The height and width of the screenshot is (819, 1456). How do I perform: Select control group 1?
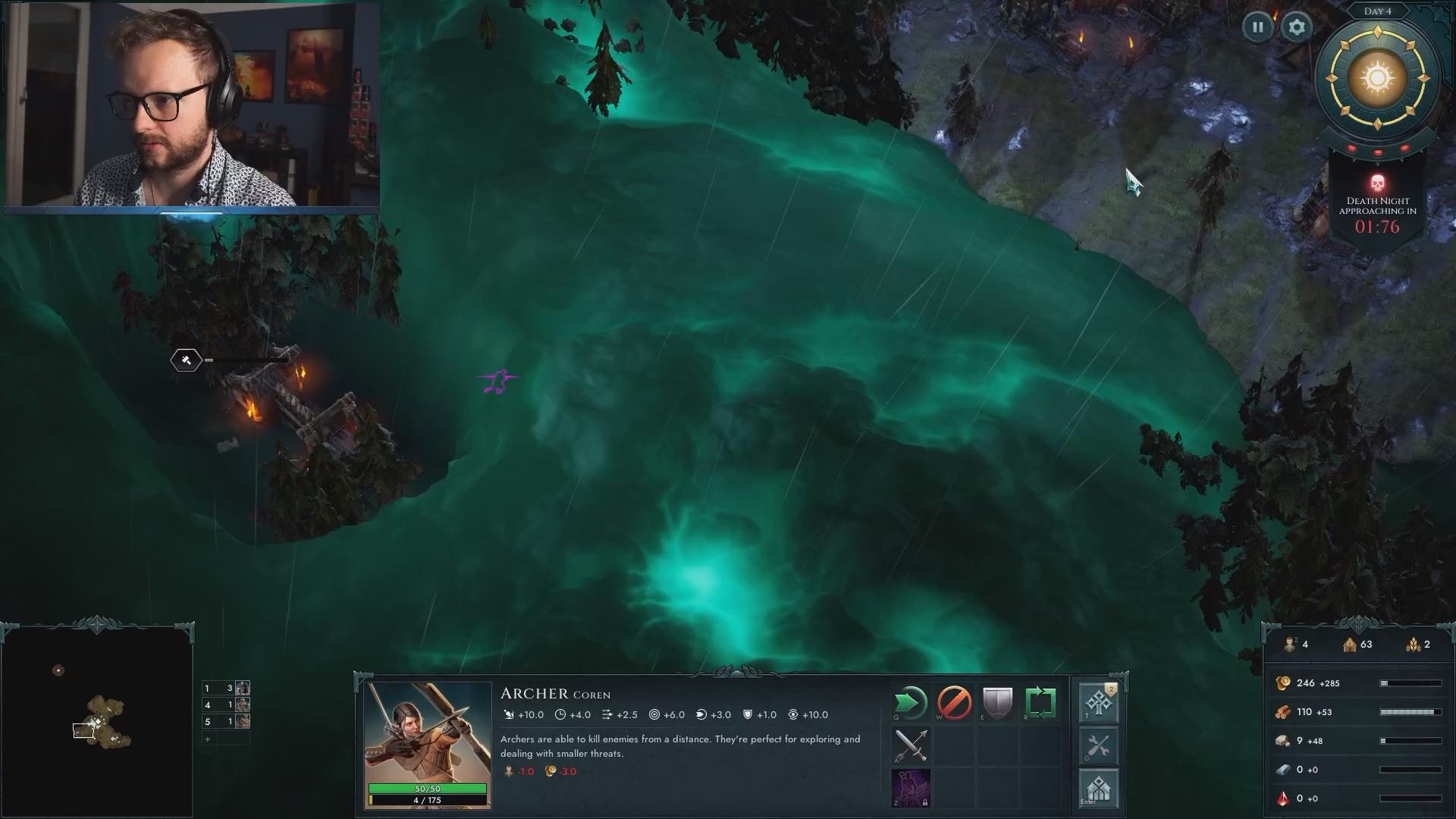226,689
